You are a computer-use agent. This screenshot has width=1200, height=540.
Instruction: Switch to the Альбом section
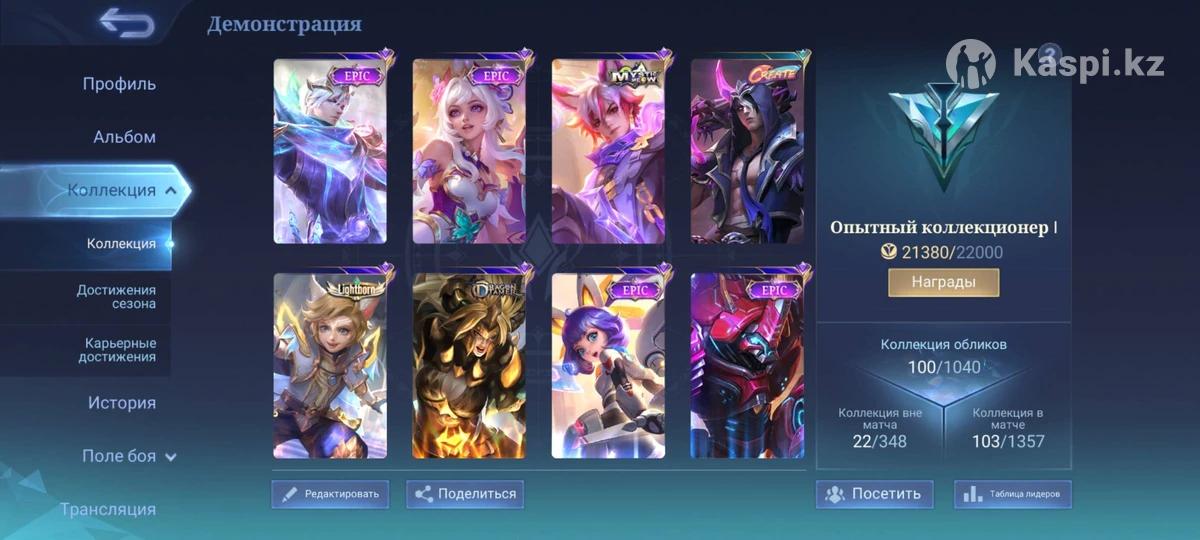[x=124, y=137]
